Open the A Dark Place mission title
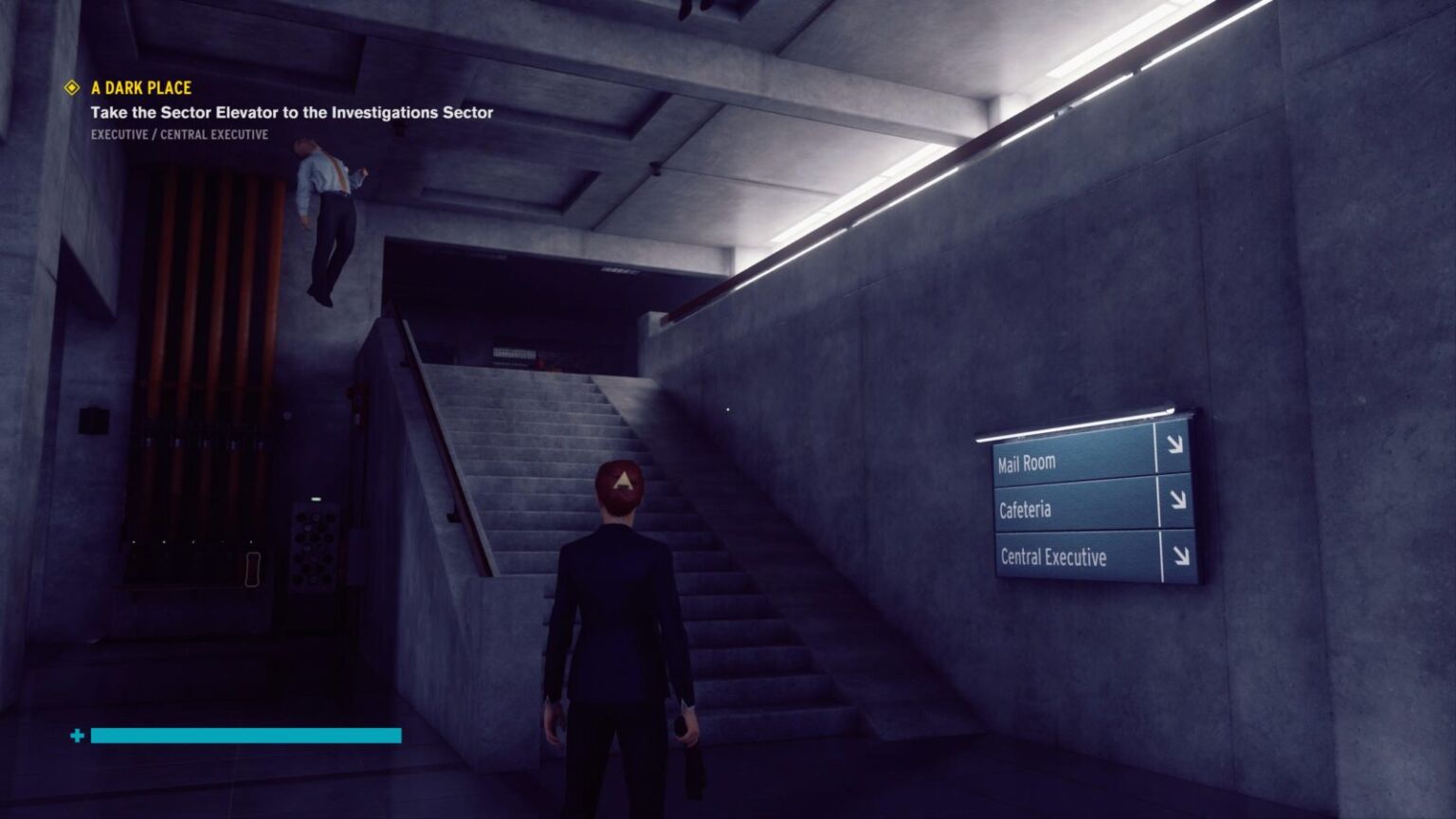 (x=141, y=88)
